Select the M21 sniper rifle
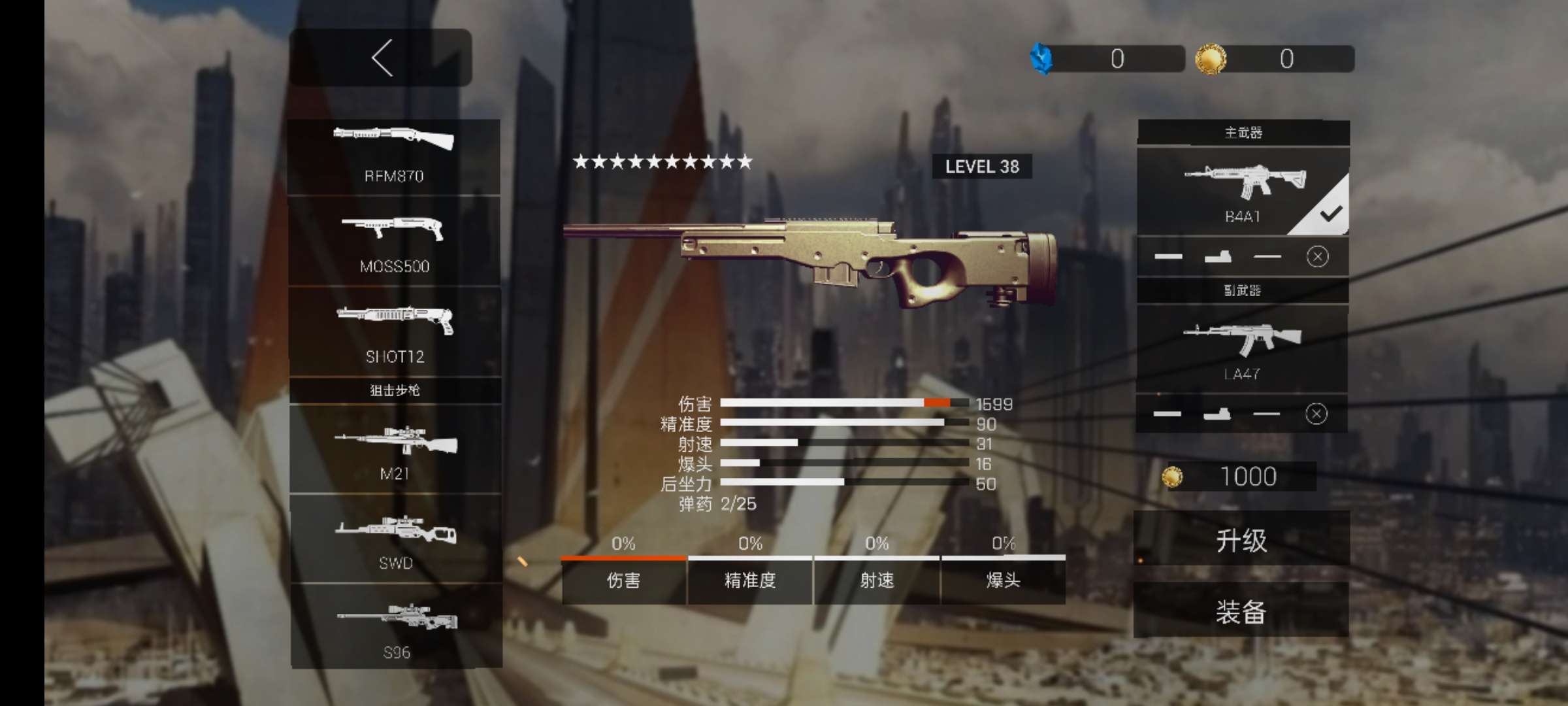1568x706 pixels. point(395,450)
